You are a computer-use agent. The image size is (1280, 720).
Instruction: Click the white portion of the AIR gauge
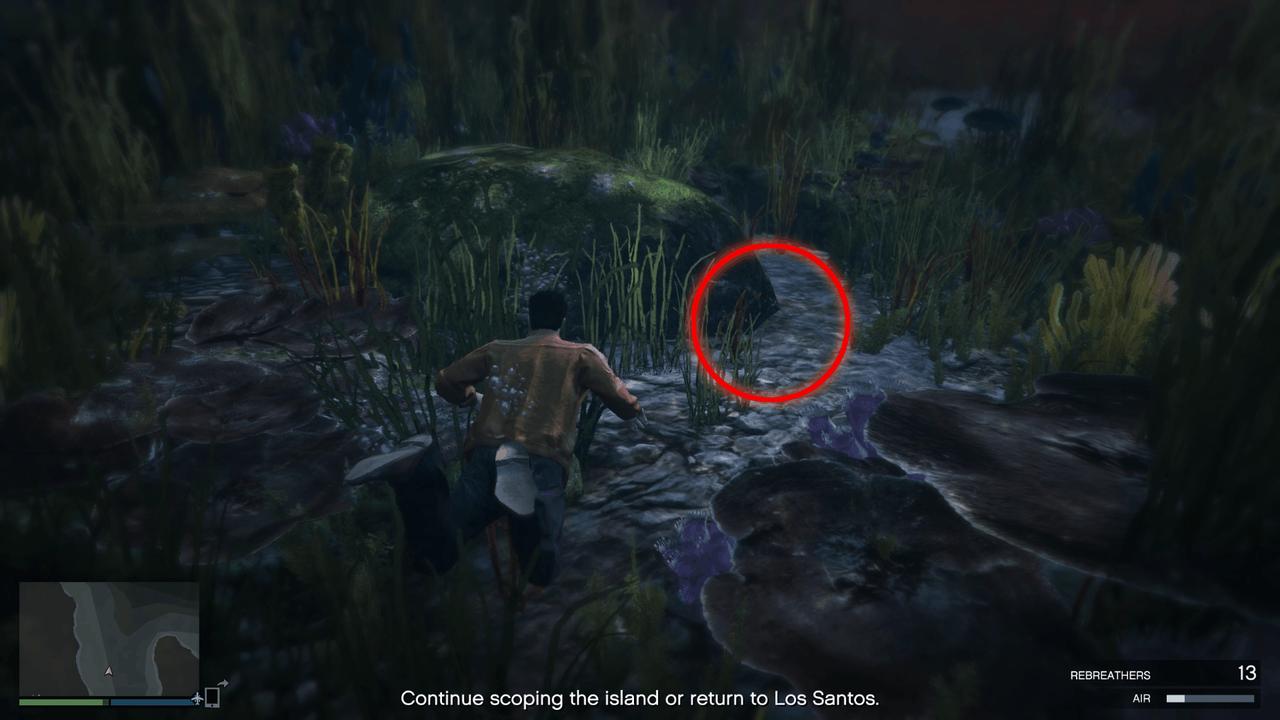[1176, 698]
